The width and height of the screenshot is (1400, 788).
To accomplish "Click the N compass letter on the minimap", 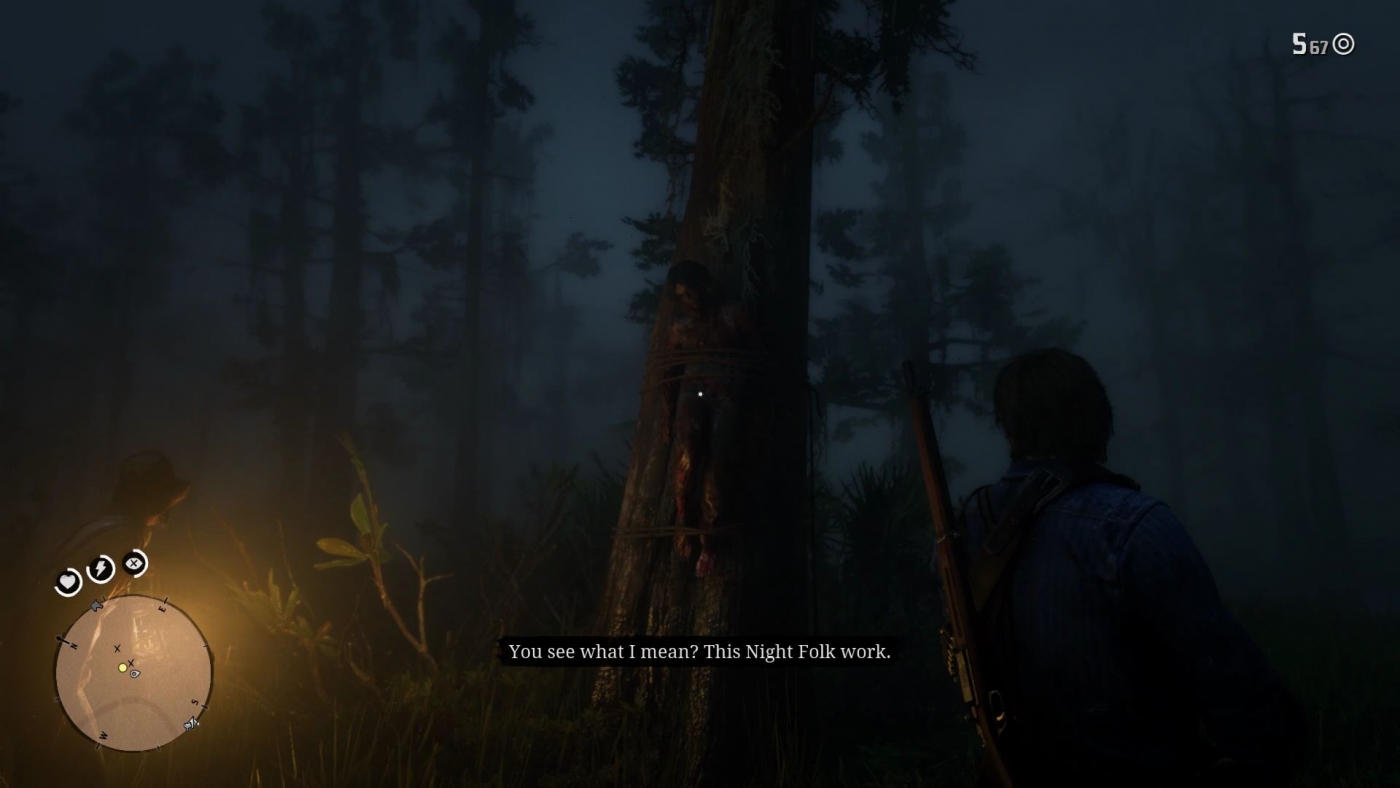I will pyautogui.click(x=74, y=646).
